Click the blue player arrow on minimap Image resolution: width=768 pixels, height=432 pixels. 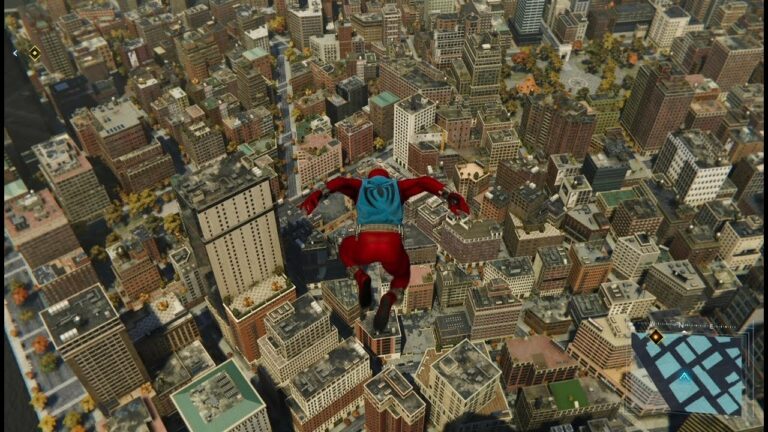684,376
